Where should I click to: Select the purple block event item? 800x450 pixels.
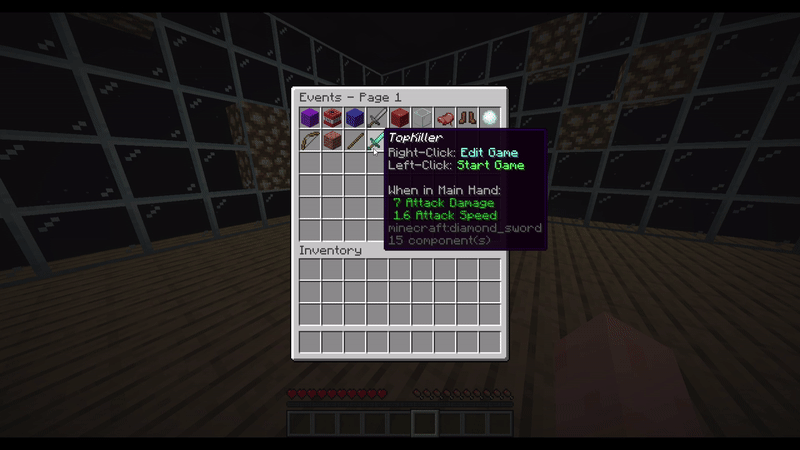tap(310, 119)
